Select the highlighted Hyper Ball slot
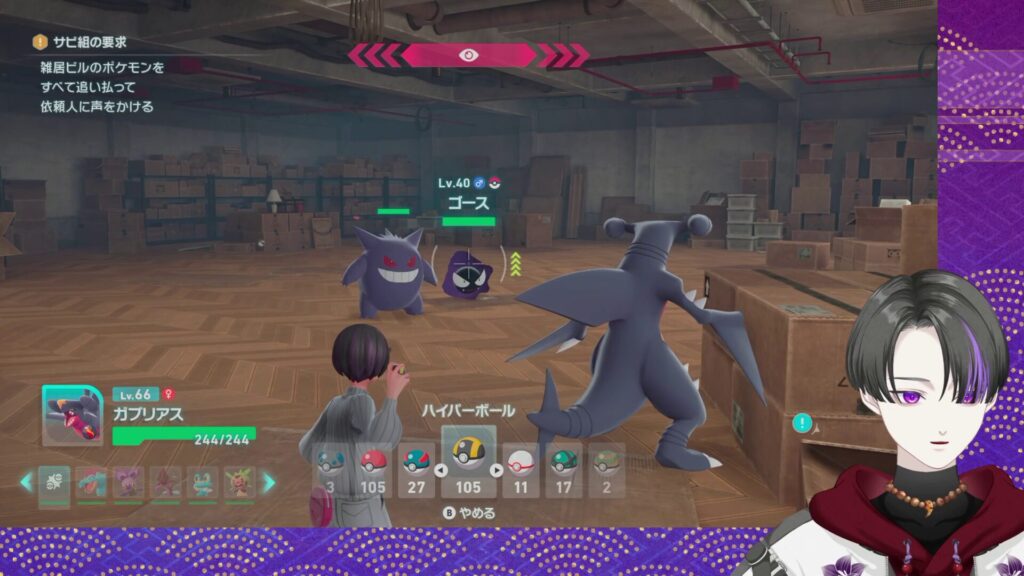The width and height of the screenshot is (1024, 576). tap(468, 459)
